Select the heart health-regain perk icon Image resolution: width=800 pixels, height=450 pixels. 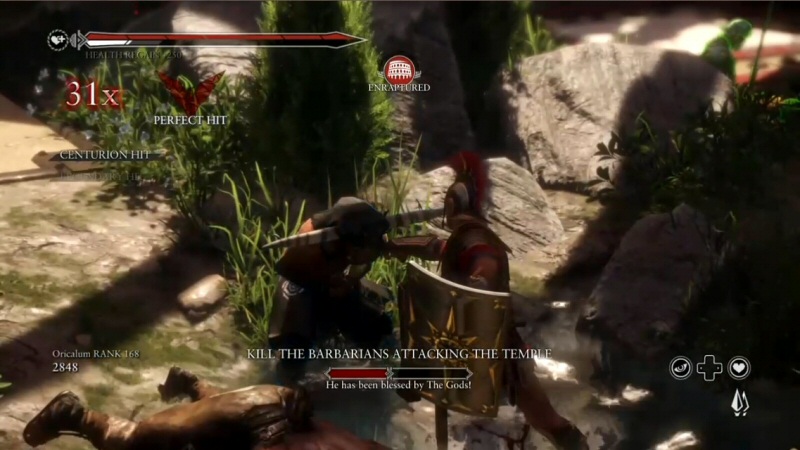(x=739, y=368)
